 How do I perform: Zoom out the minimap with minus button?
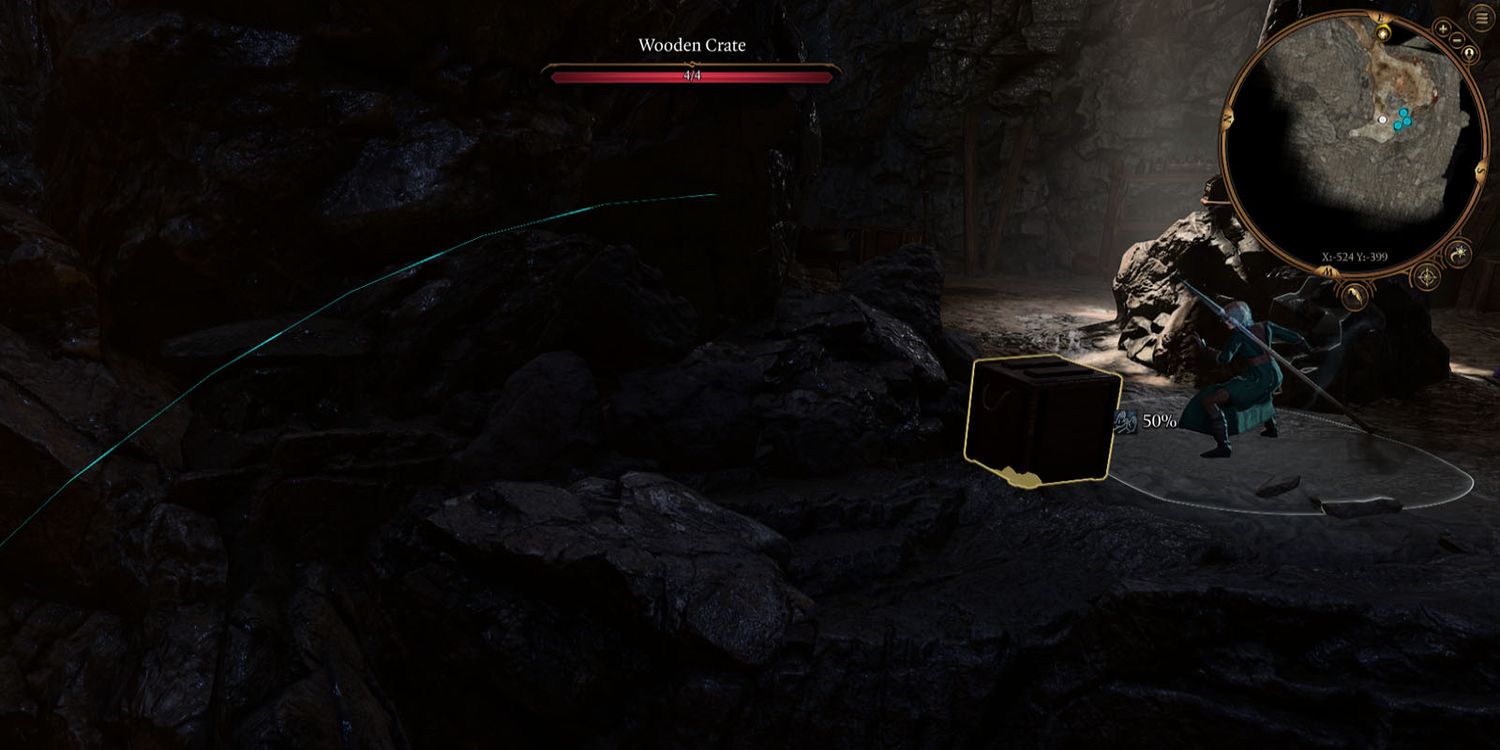click(x=1458, y=42)
